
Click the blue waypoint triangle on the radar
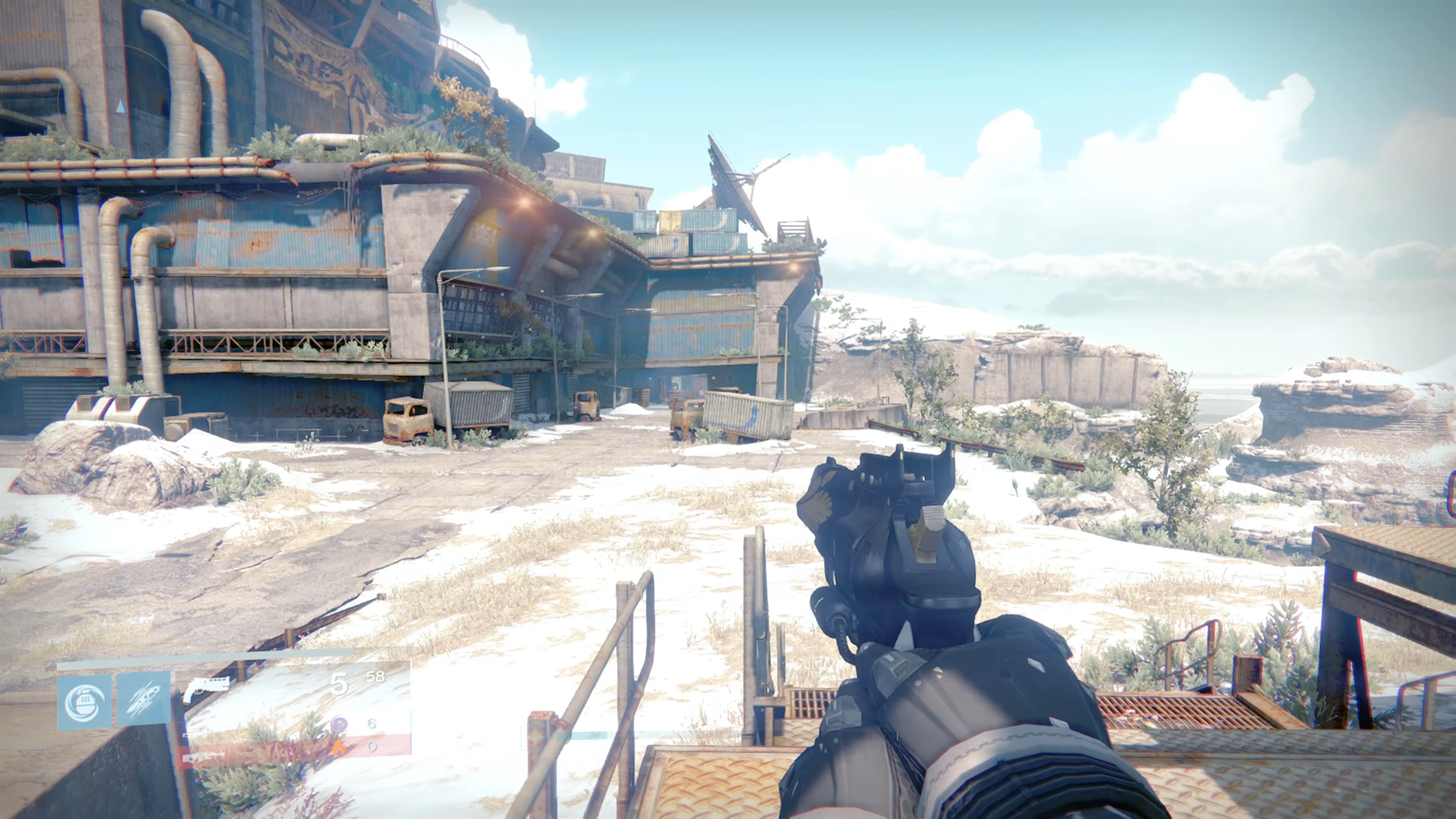[121, 107]
